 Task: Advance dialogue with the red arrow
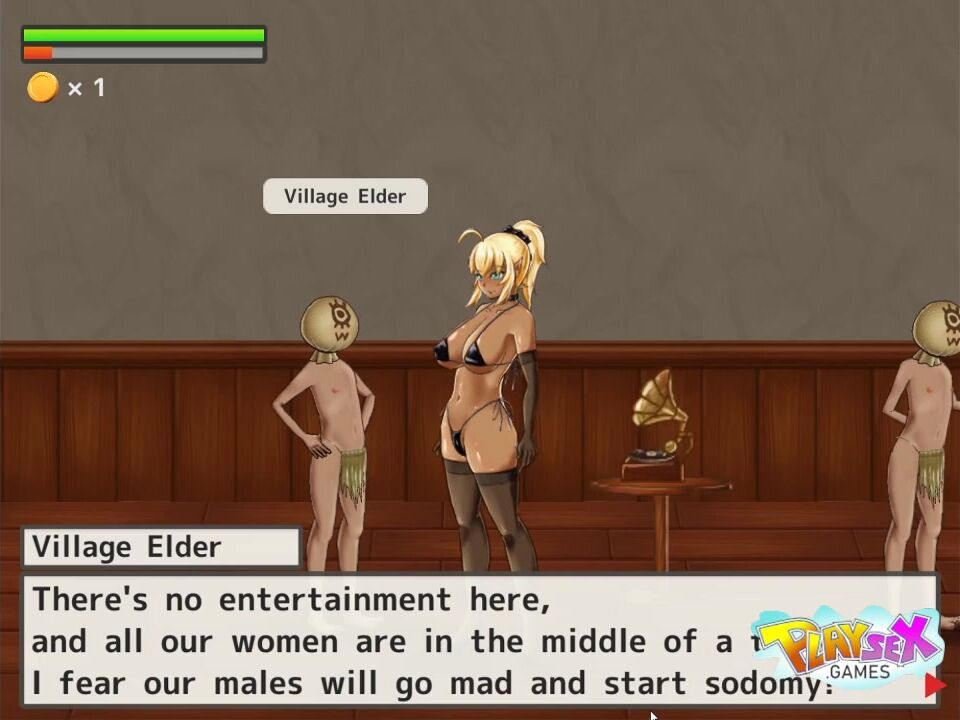pos(934,685)
